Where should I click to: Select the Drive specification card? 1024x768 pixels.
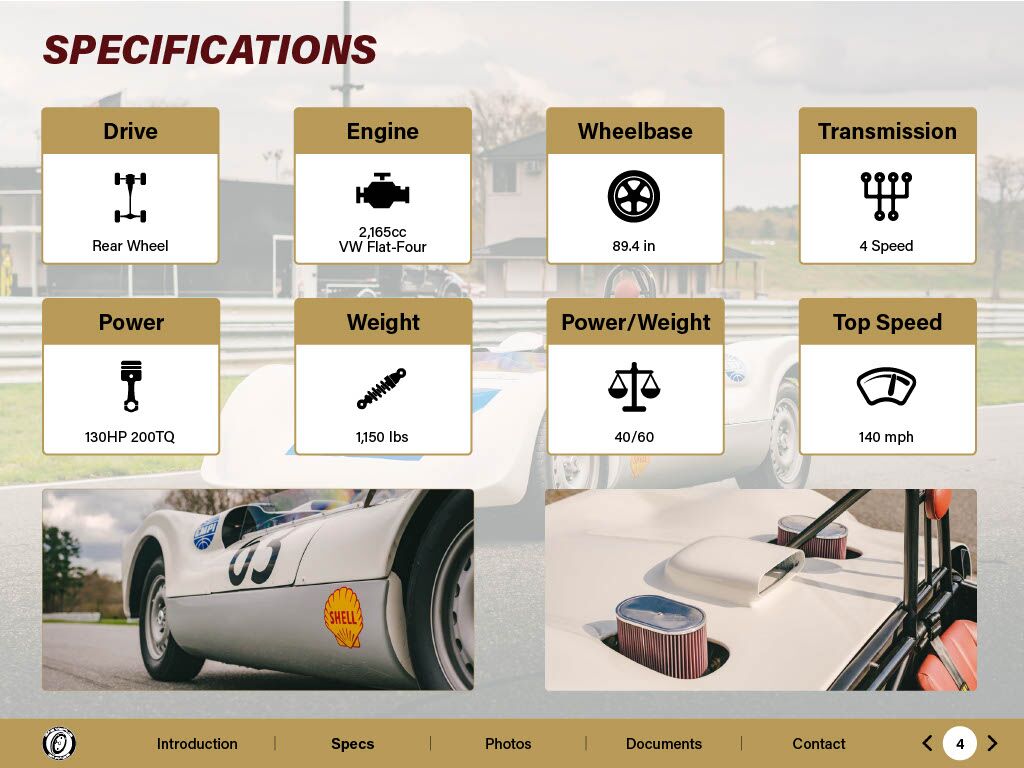tap(130, 186)
